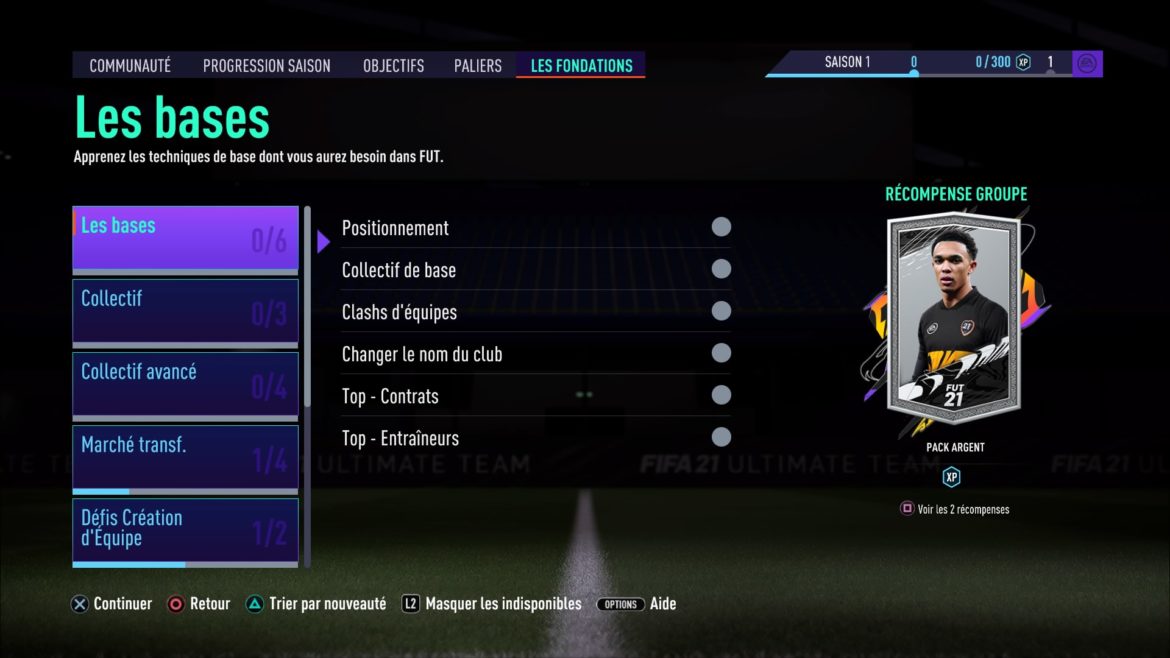Choose the Collectif 0/3 group
This screenshot has height=658, width=1170.
(x=185, y=311)
